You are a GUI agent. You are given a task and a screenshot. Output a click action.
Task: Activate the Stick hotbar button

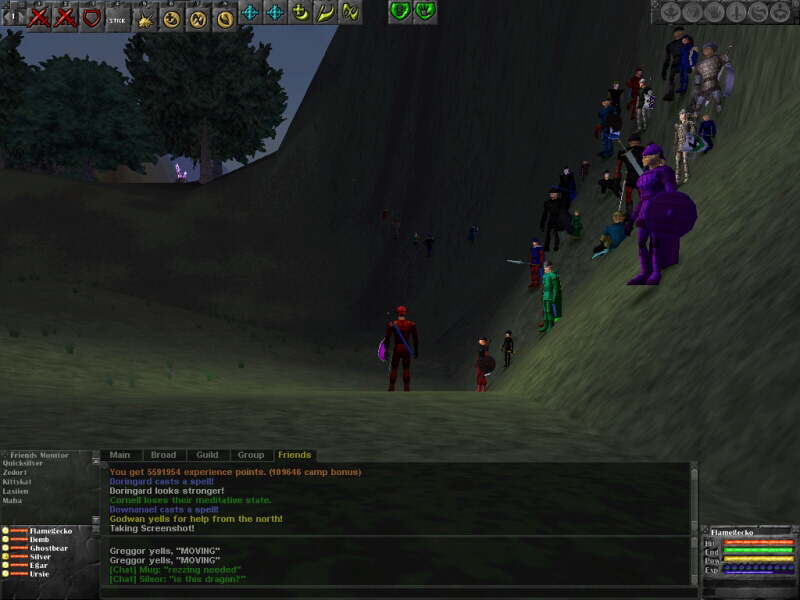tap(117, 14)
